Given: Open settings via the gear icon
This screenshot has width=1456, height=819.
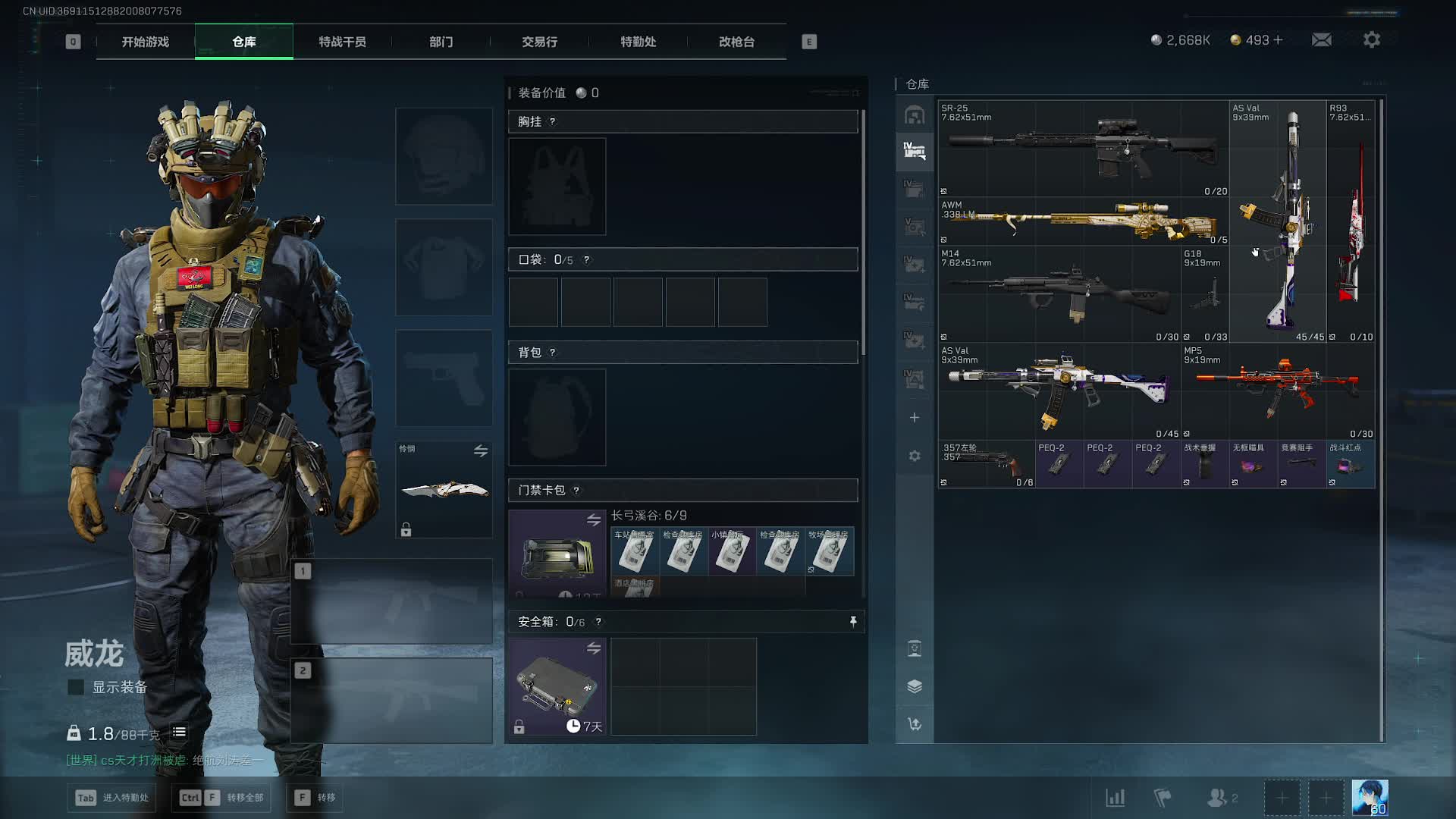Looking at the screenshot, I should pyautogui.click(x=1371, y=40).
